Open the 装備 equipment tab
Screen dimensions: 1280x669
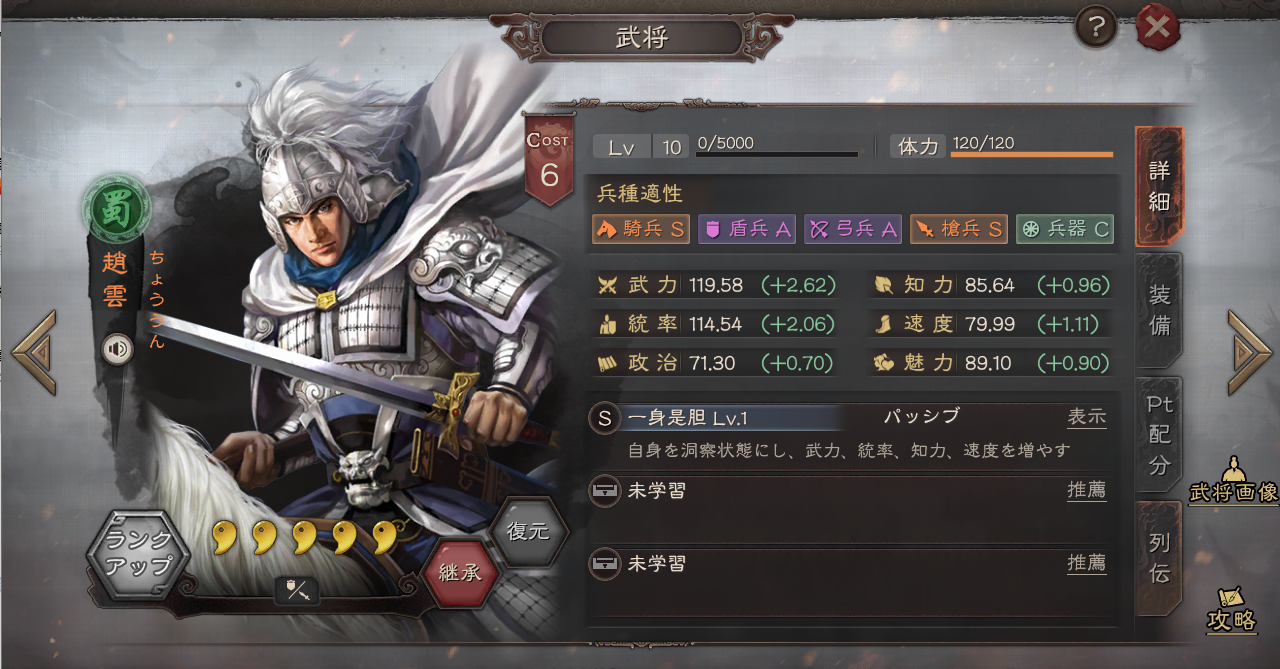click(x=1159, y=310)
